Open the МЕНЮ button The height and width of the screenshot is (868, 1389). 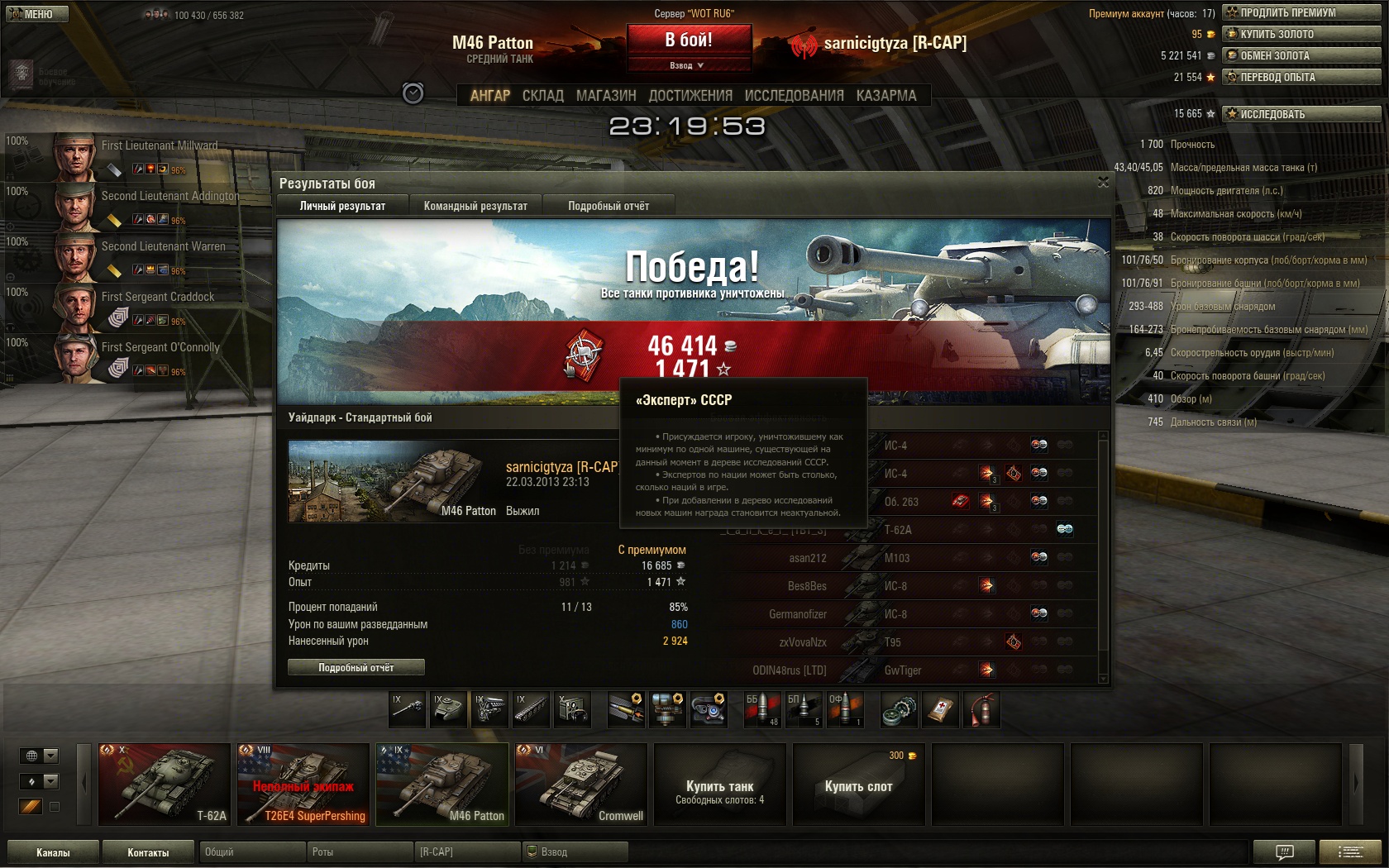pyautogui.click(x=37, y=14)
